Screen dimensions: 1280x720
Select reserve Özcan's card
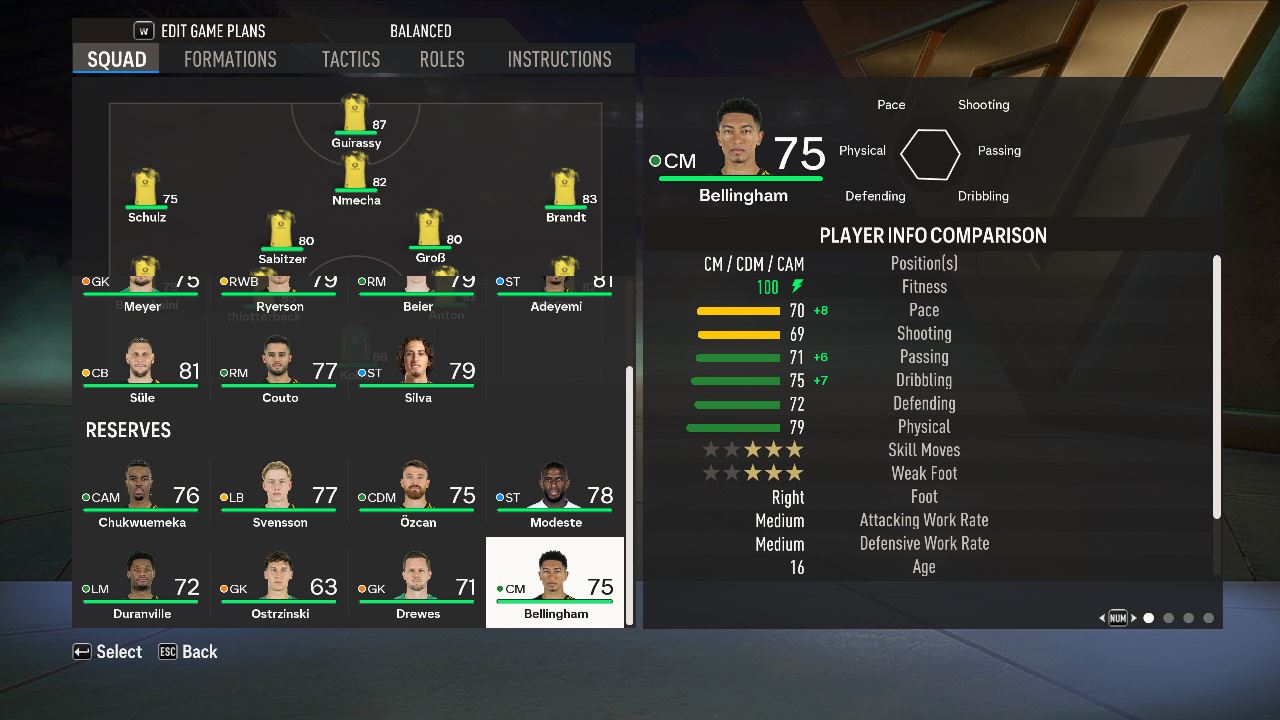[418, 493]
